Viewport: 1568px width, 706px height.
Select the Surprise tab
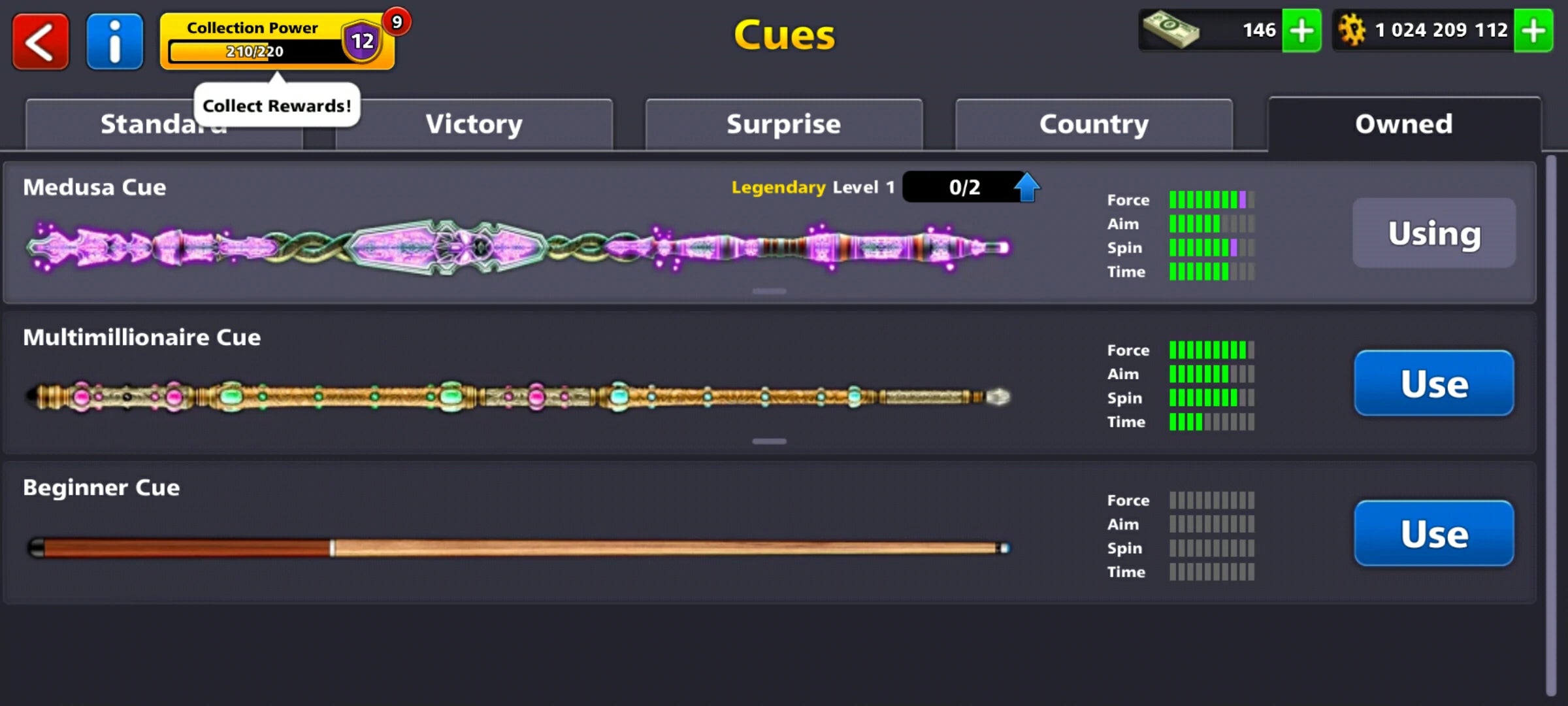point(783,124)
